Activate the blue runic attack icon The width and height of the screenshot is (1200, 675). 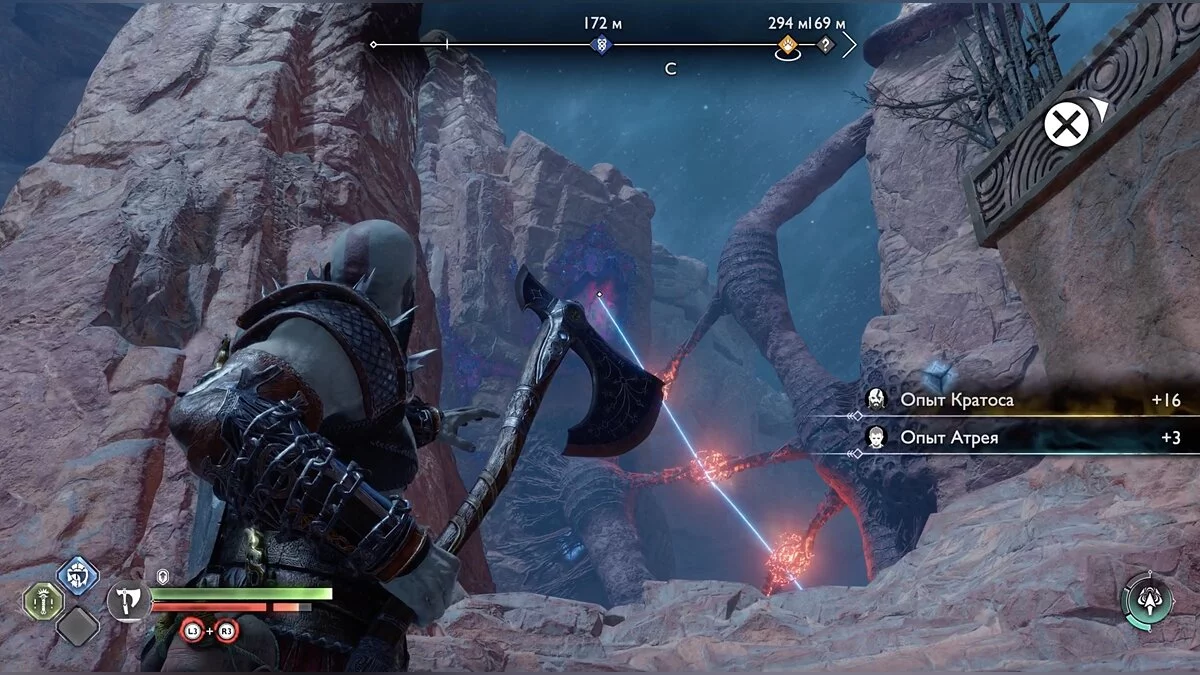pyautogui.click(x=77, y=575)
